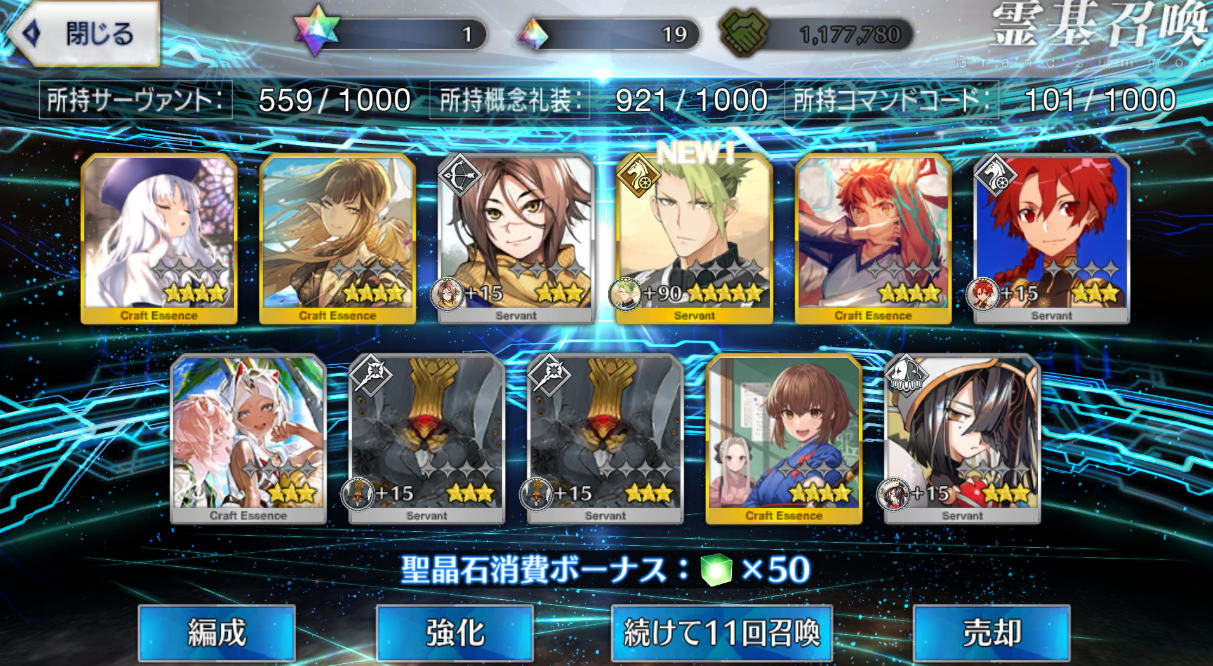The image size is (1213, 666).
Task: Select the orange-haired four-star Craft Essence card
Action: (x=873, y=240)
